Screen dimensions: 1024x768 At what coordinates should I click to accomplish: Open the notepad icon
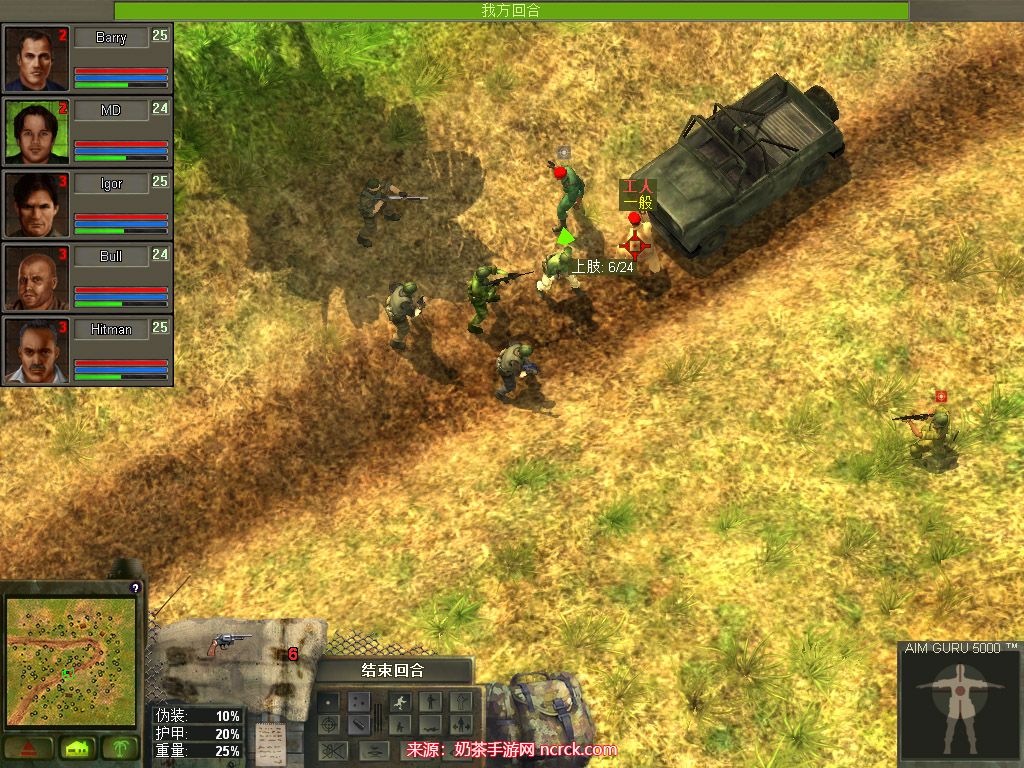pyautogui.click(x=268, y=742)
